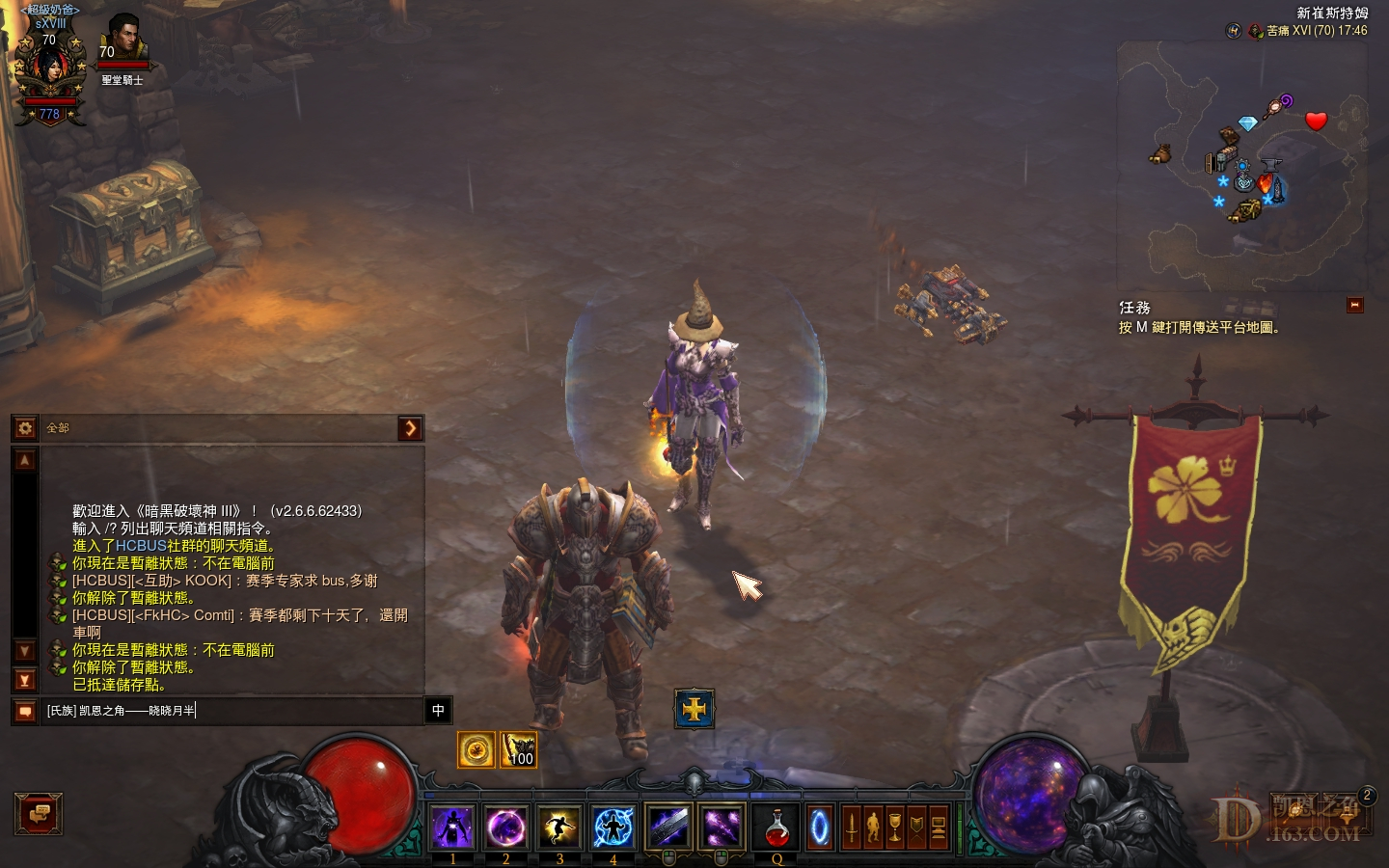Open the chat settings gear
Image resolution: width=1389 pixels, height=868 pixels.
point(26,427)
